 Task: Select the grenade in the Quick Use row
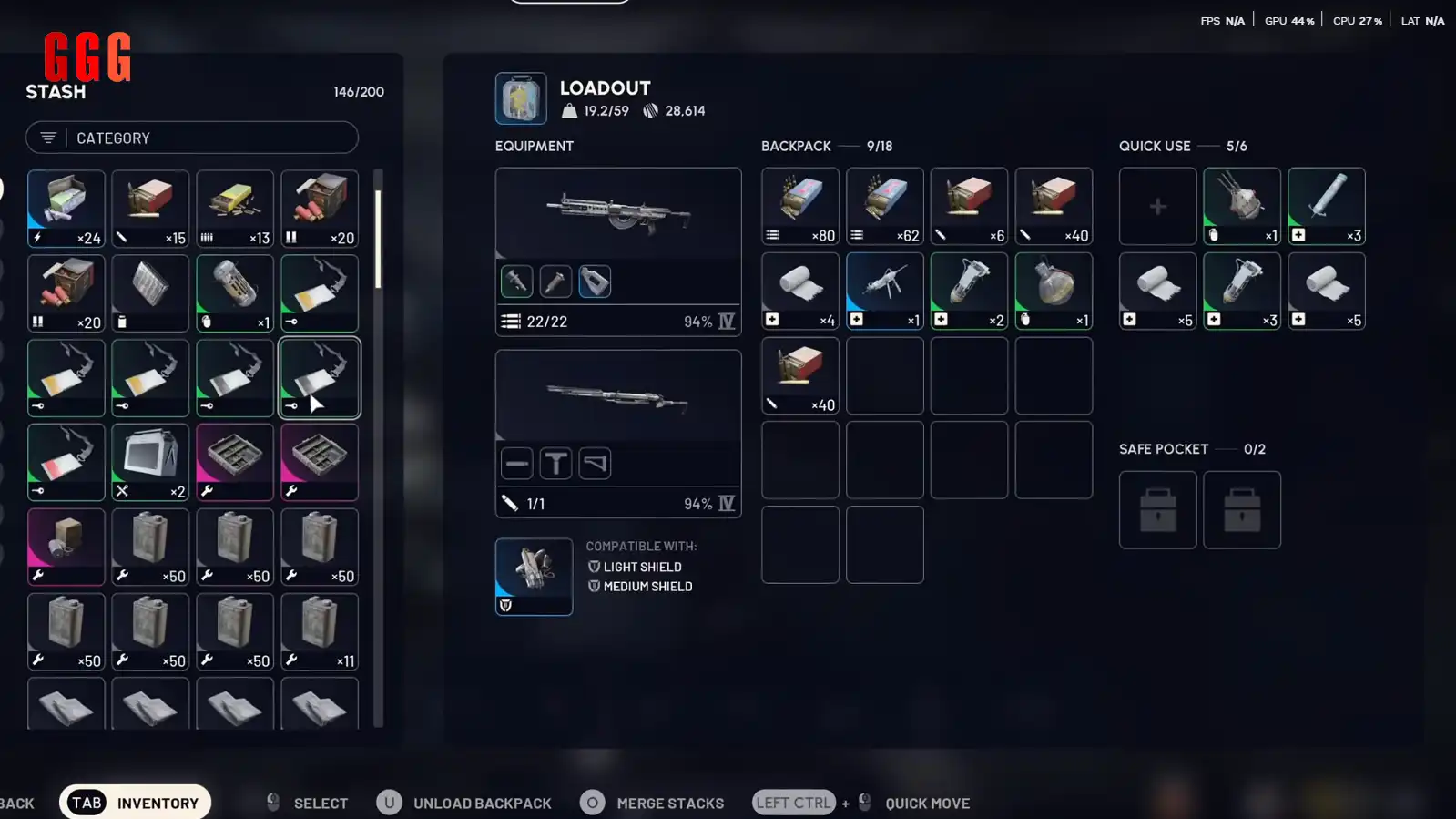(1242, 206)
